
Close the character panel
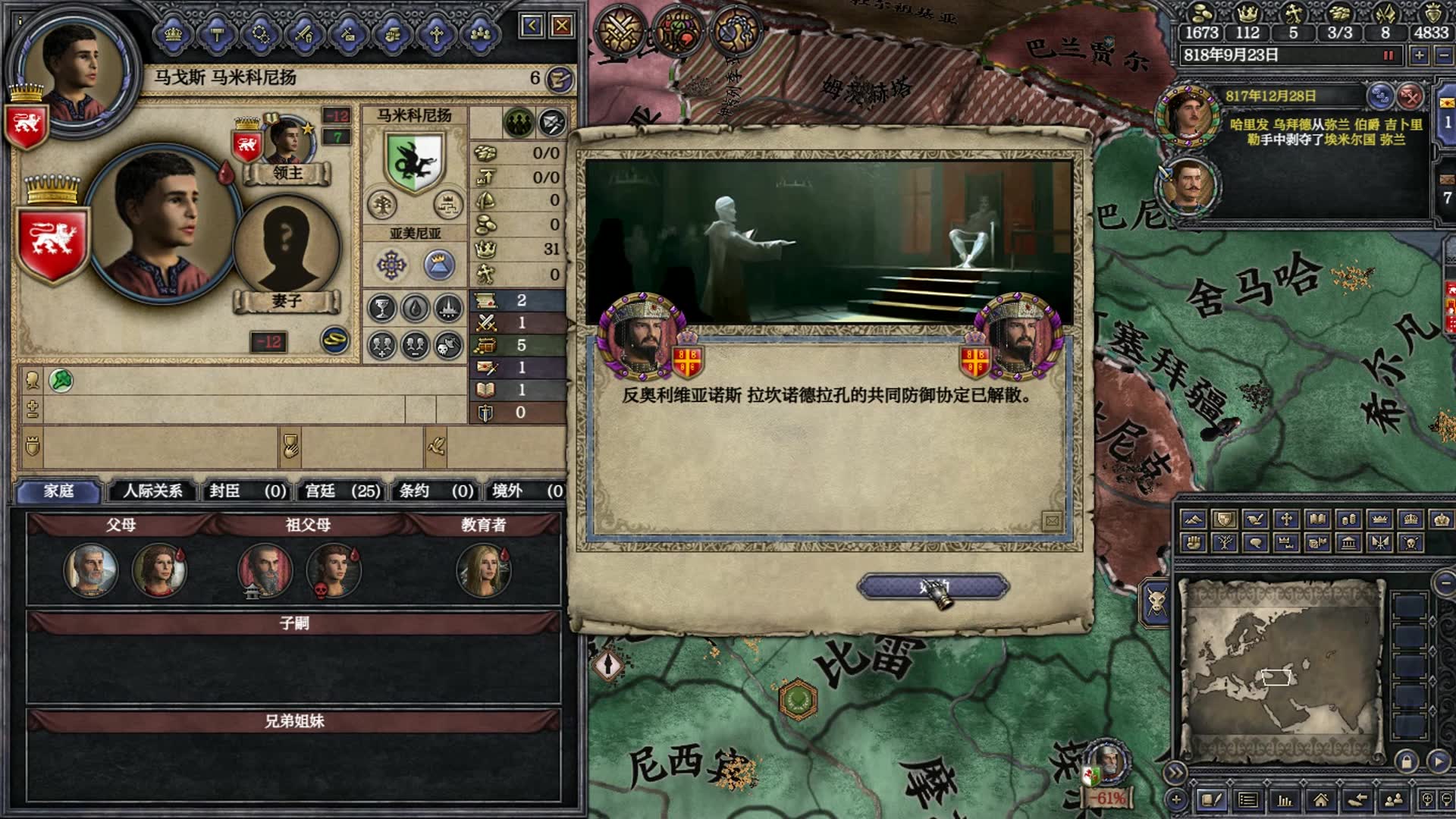tap(562, 27)
